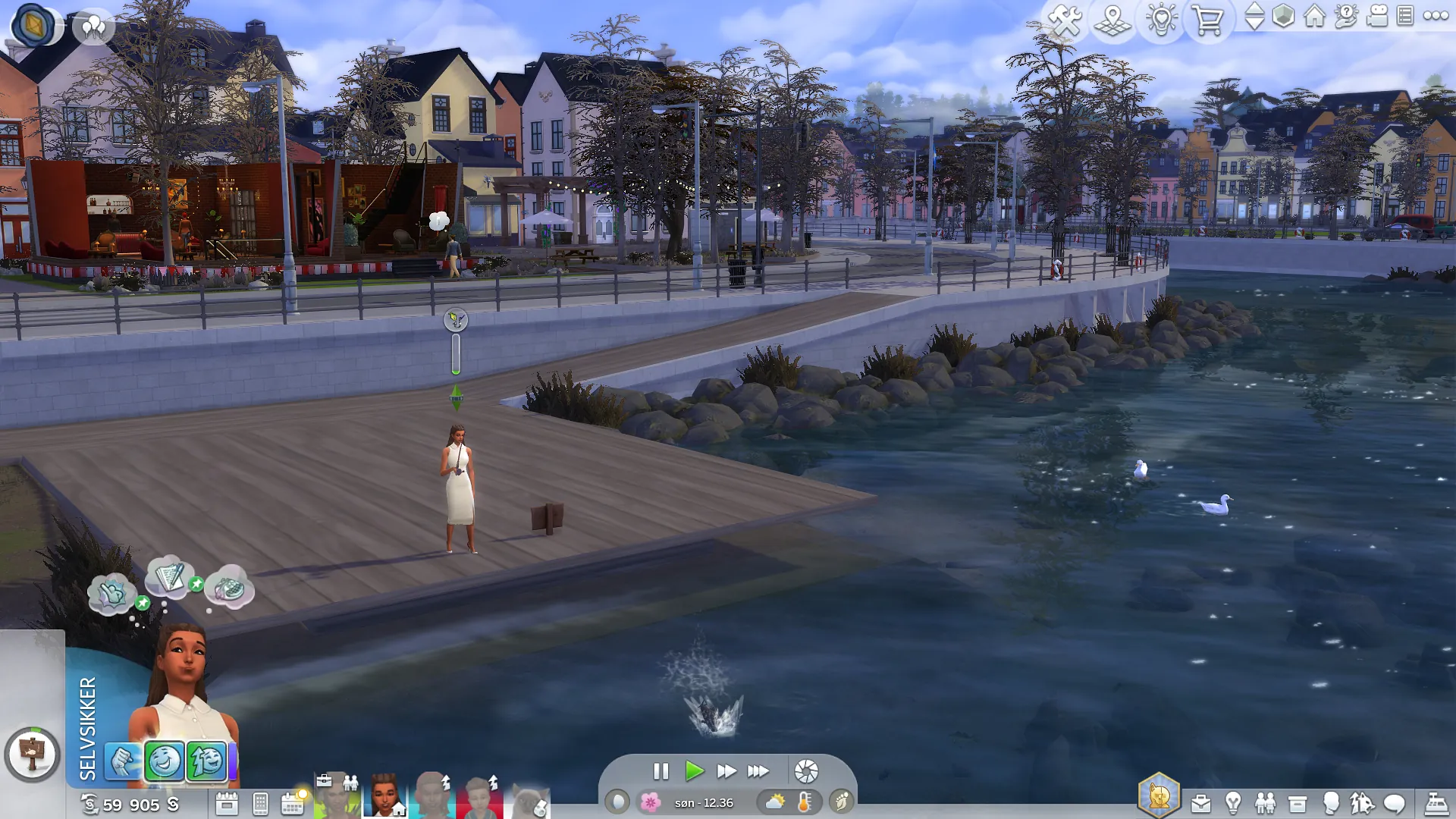Open the three-dot game options menu
This screenshot has width=1456, height=819.
(1436, 16)
